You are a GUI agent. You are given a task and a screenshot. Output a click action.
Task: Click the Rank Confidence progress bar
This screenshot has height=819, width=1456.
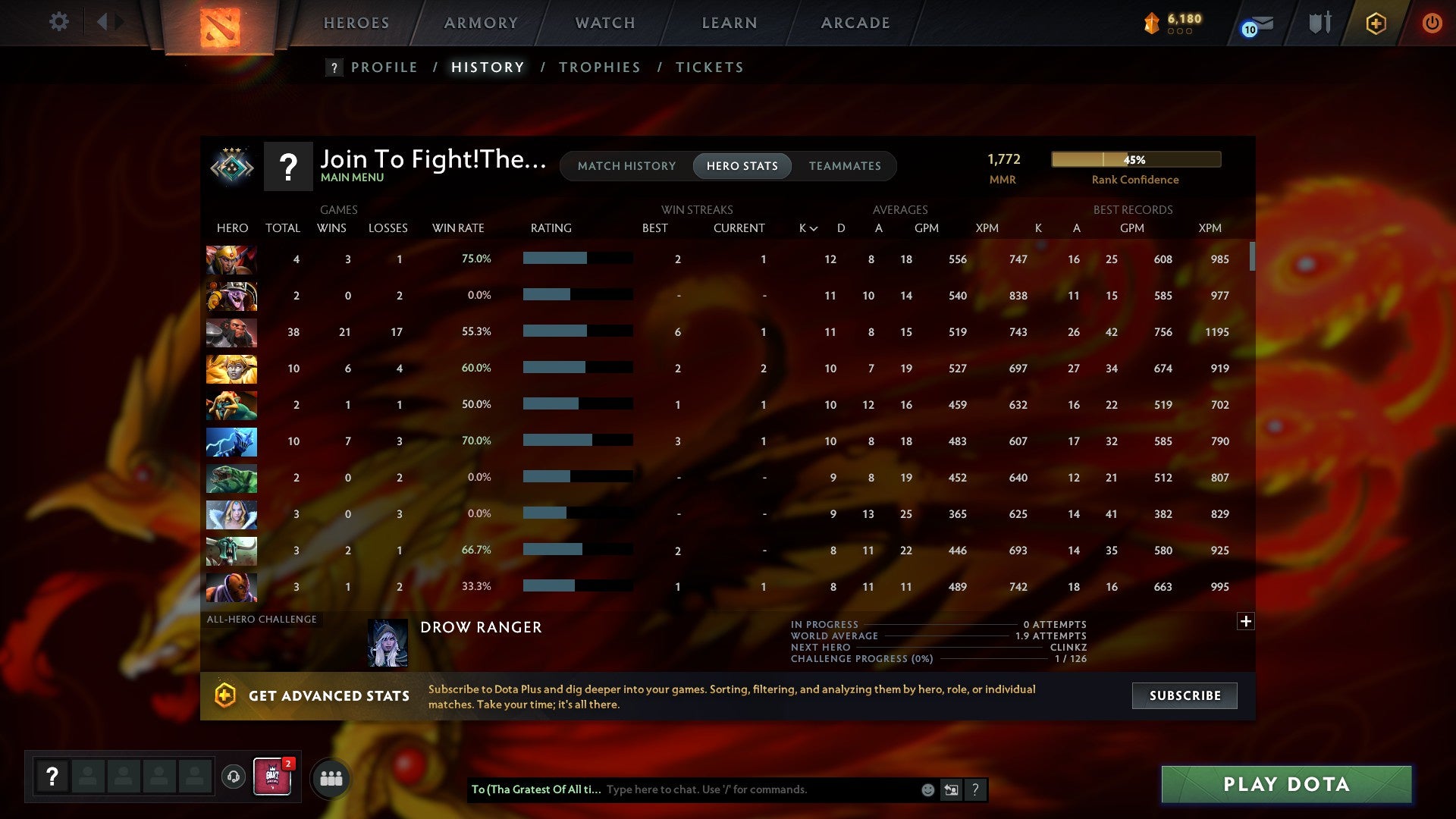[1135, 159]
